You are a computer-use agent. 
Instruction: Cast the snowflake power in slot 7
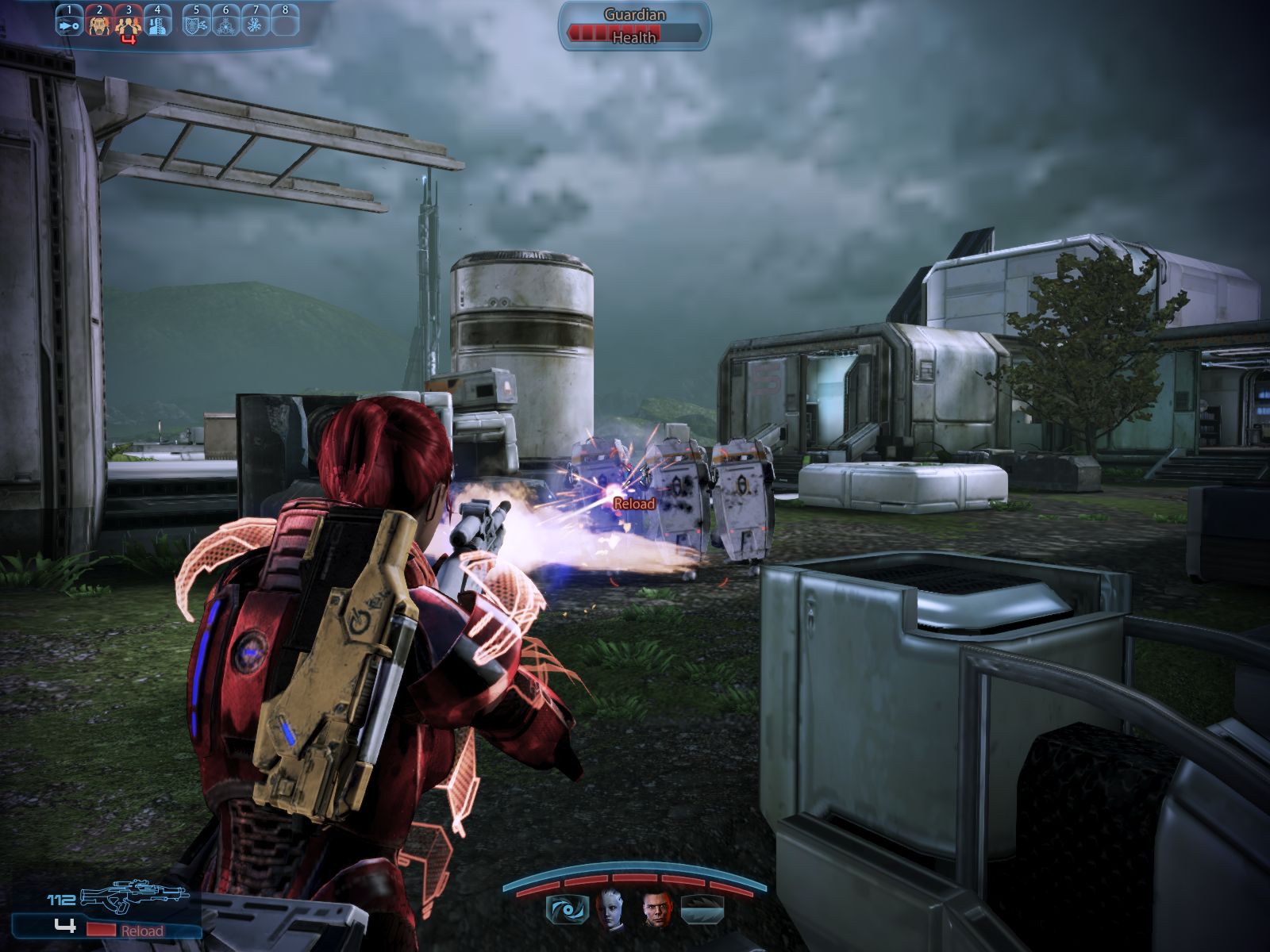(256, 24)
